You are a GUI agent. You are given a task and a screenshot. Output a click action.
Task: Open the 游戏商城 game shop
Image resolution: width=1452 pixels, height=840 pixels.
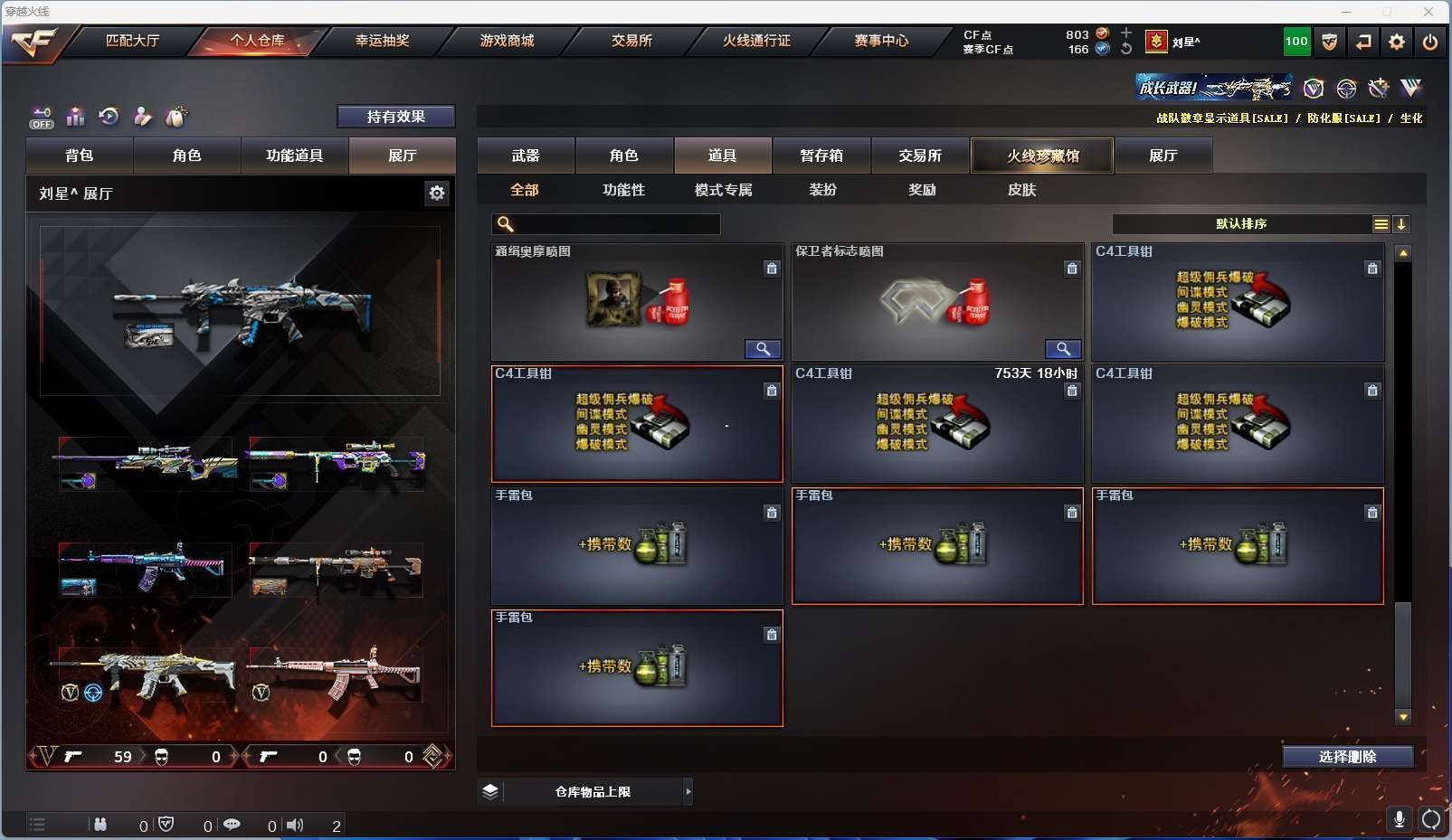(507, 41)
